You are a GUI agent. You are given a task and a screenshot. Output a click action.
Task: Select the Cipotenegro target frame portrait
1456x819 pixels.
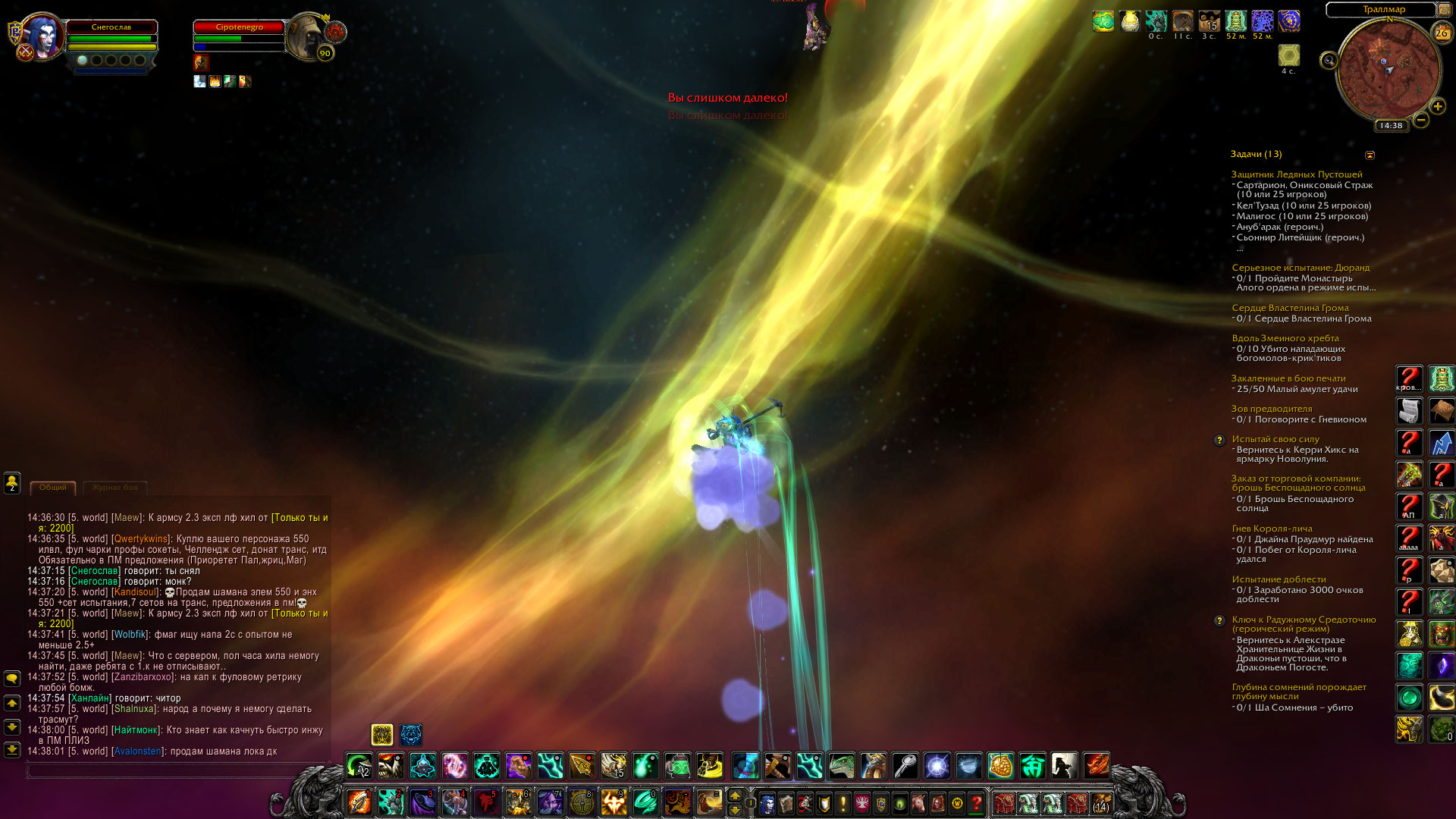click(308, 34)
